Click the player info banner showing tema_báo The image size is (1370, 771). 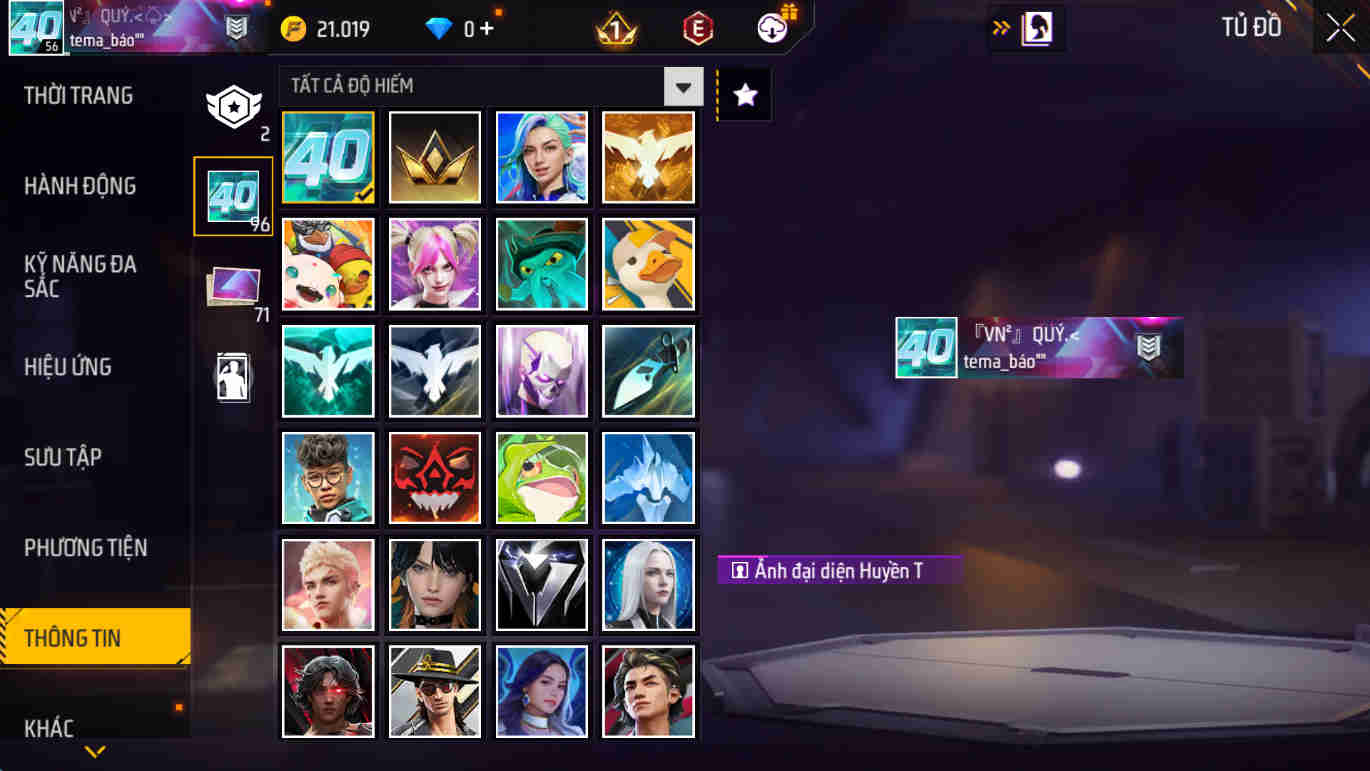[1040, 349]
